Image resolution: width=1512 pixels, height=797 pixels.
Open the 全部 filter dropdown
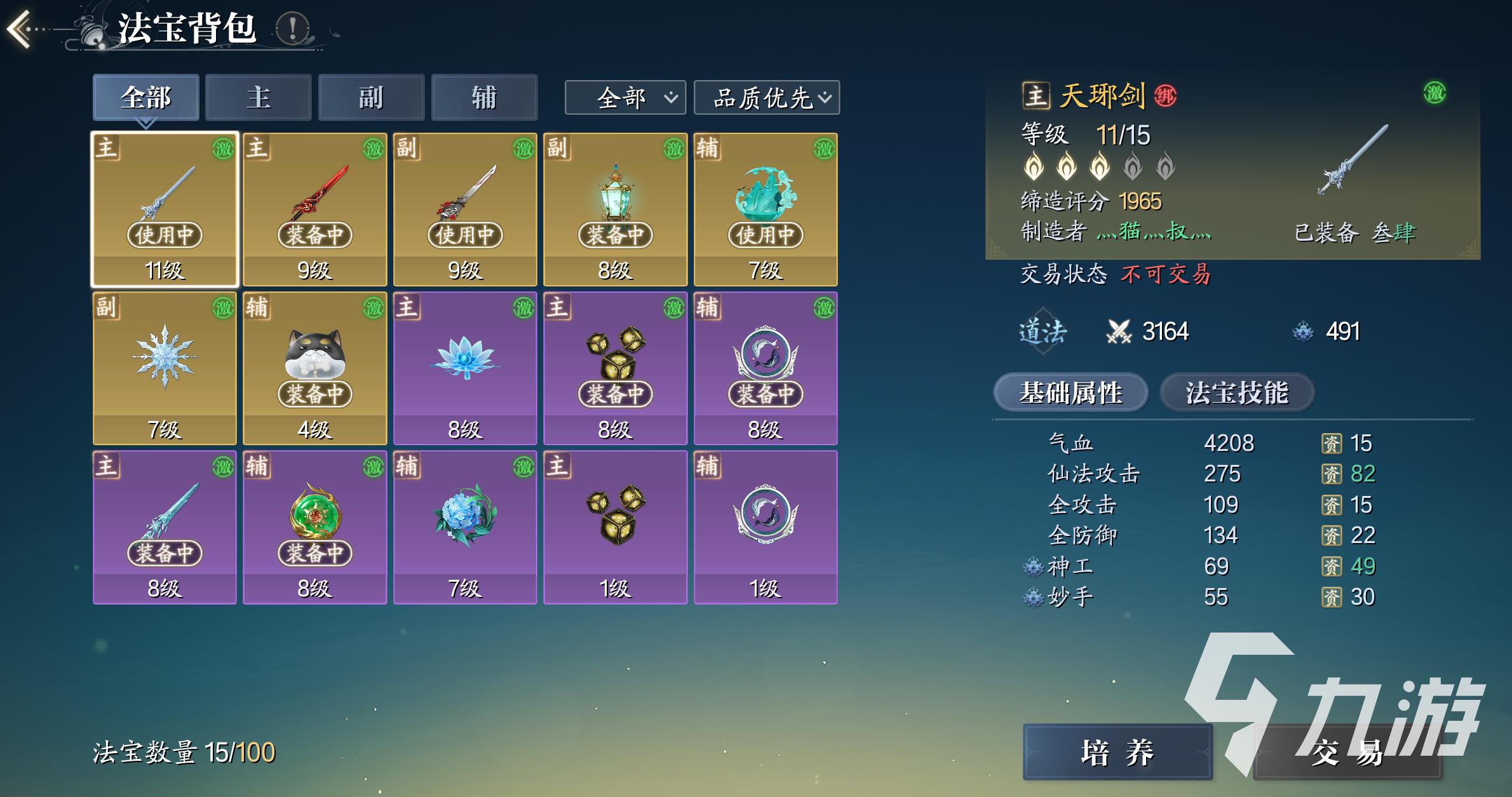(x=624, y=97)
